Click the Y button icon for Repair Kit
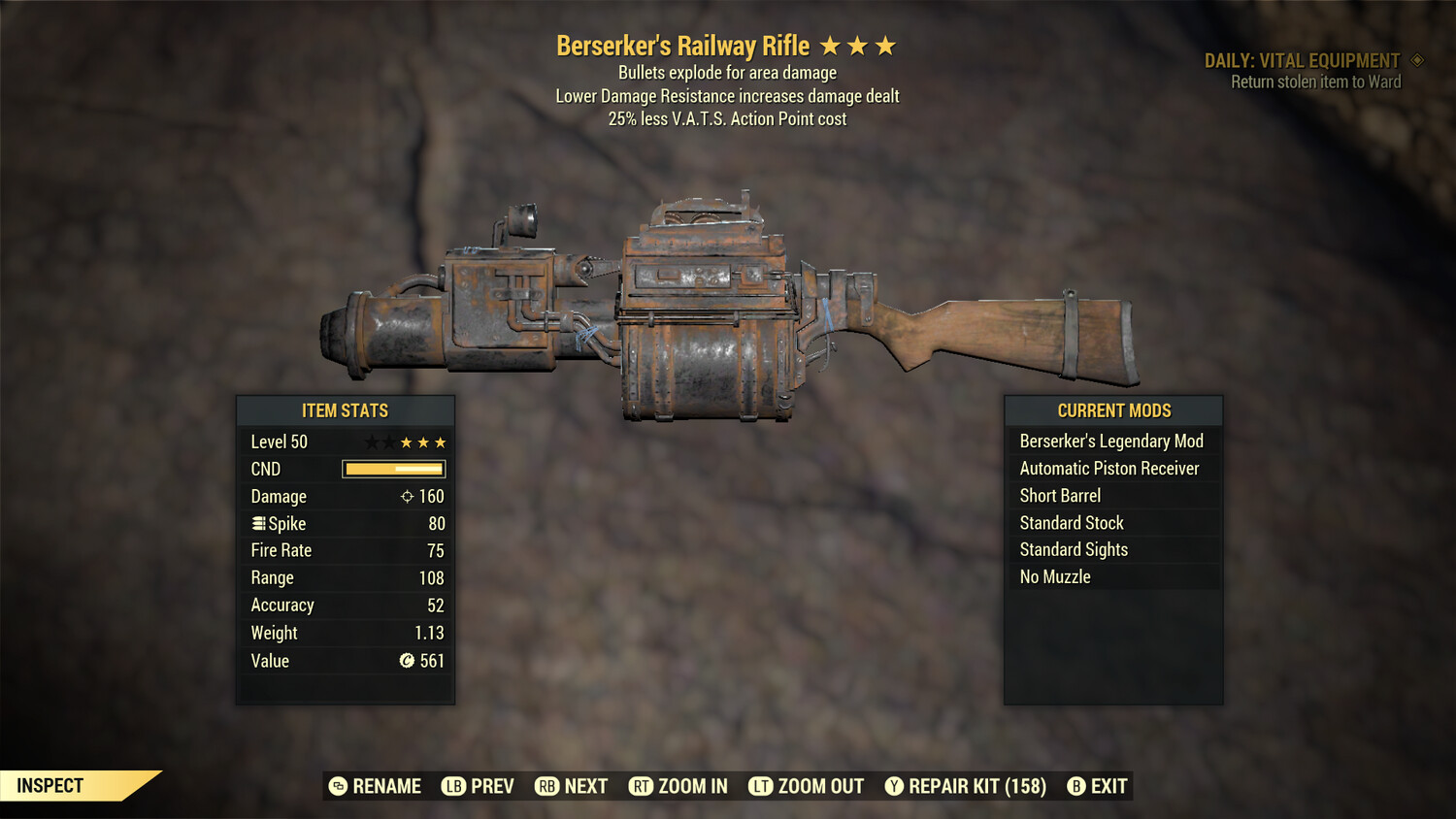Screen dimensions: 1456x819 click(893, 786)
